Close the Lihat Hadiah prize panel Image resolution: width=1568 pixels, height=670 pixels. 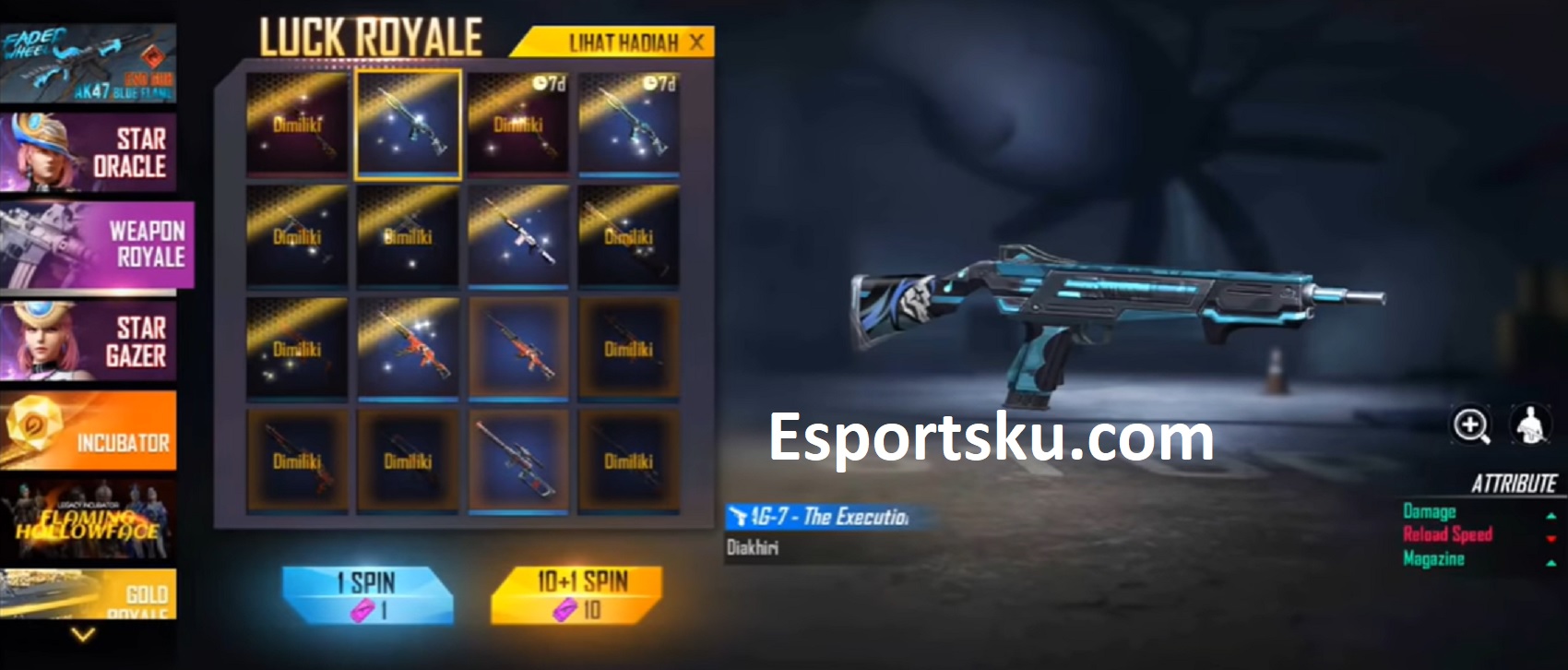[698, 42]
